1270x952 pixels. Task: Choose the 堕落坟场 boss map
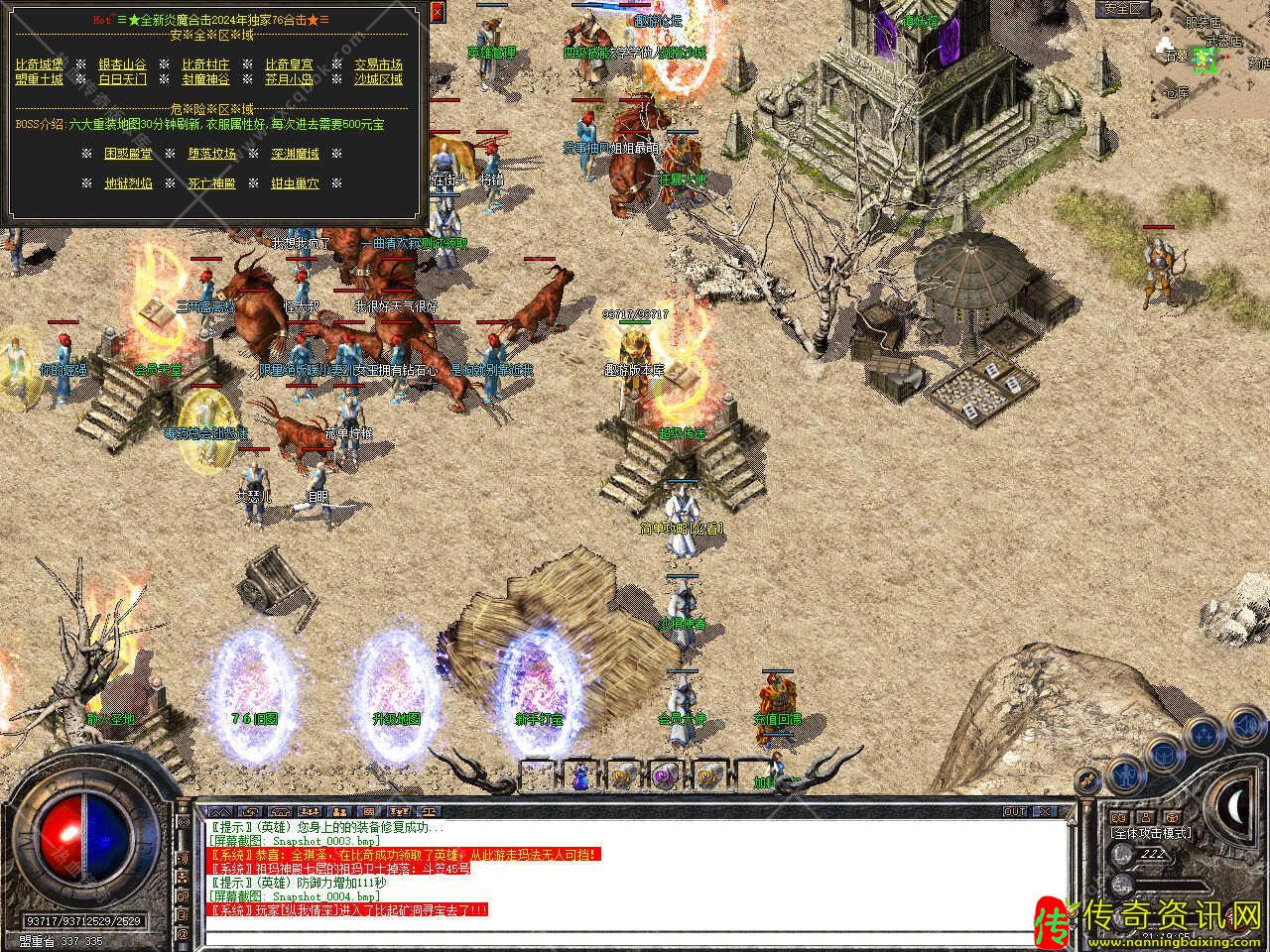pyautogui.click(x=212, y=154)
